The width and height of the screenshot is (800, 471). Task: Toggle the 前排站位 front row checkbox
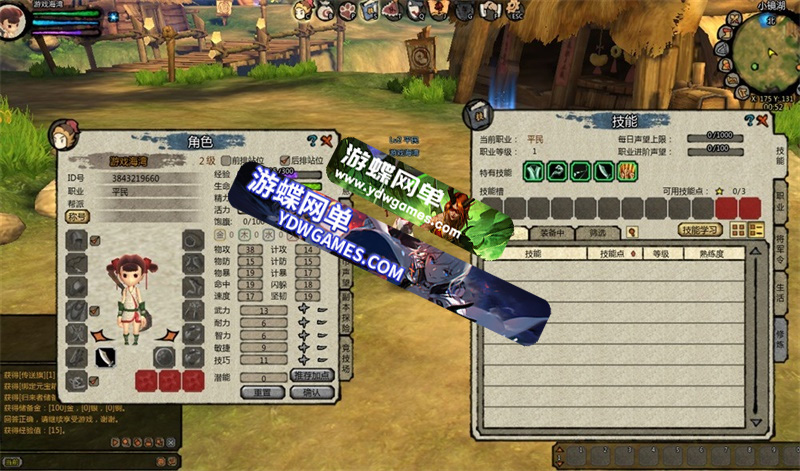point(226,160)
